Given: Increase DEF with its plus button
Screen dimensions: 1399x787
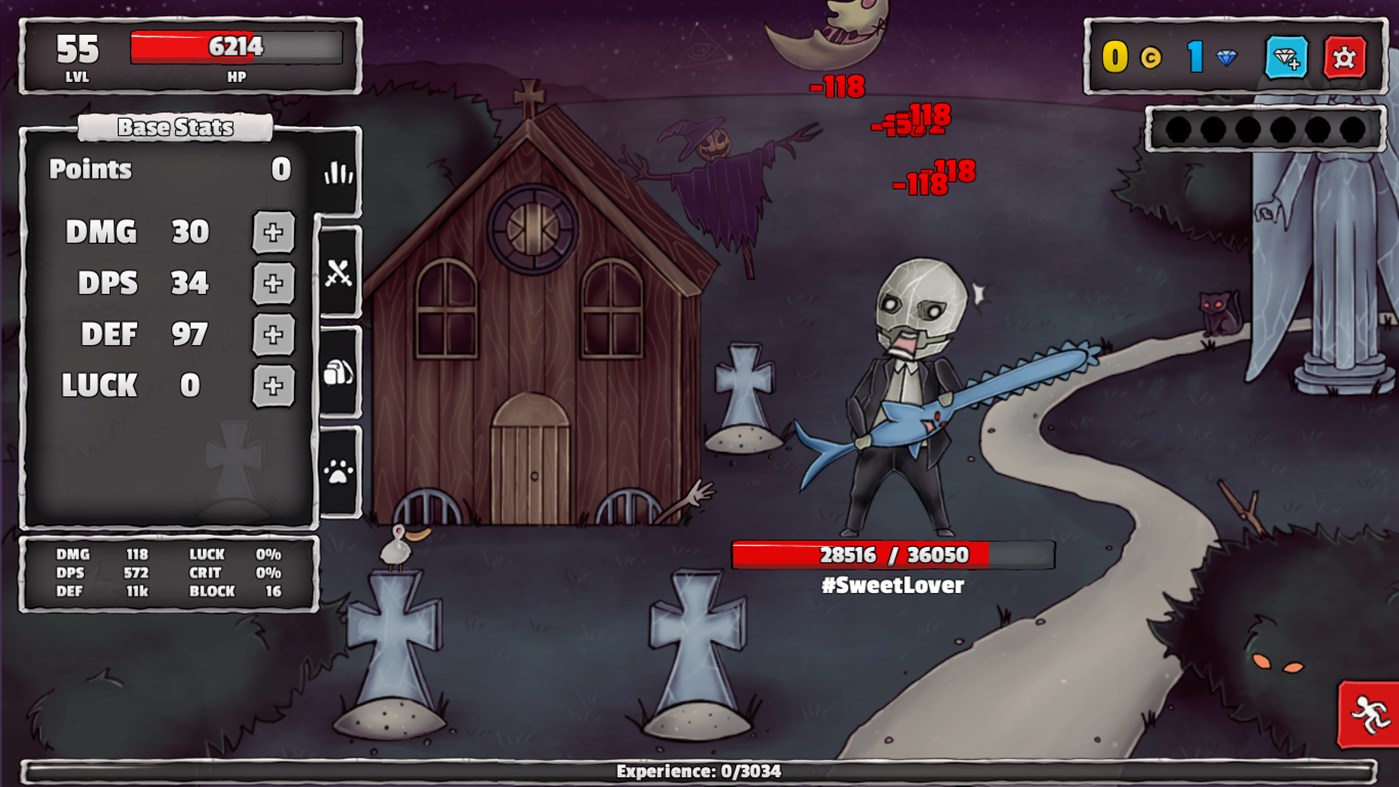Looking at the screenshot, I should pos(272,334).
